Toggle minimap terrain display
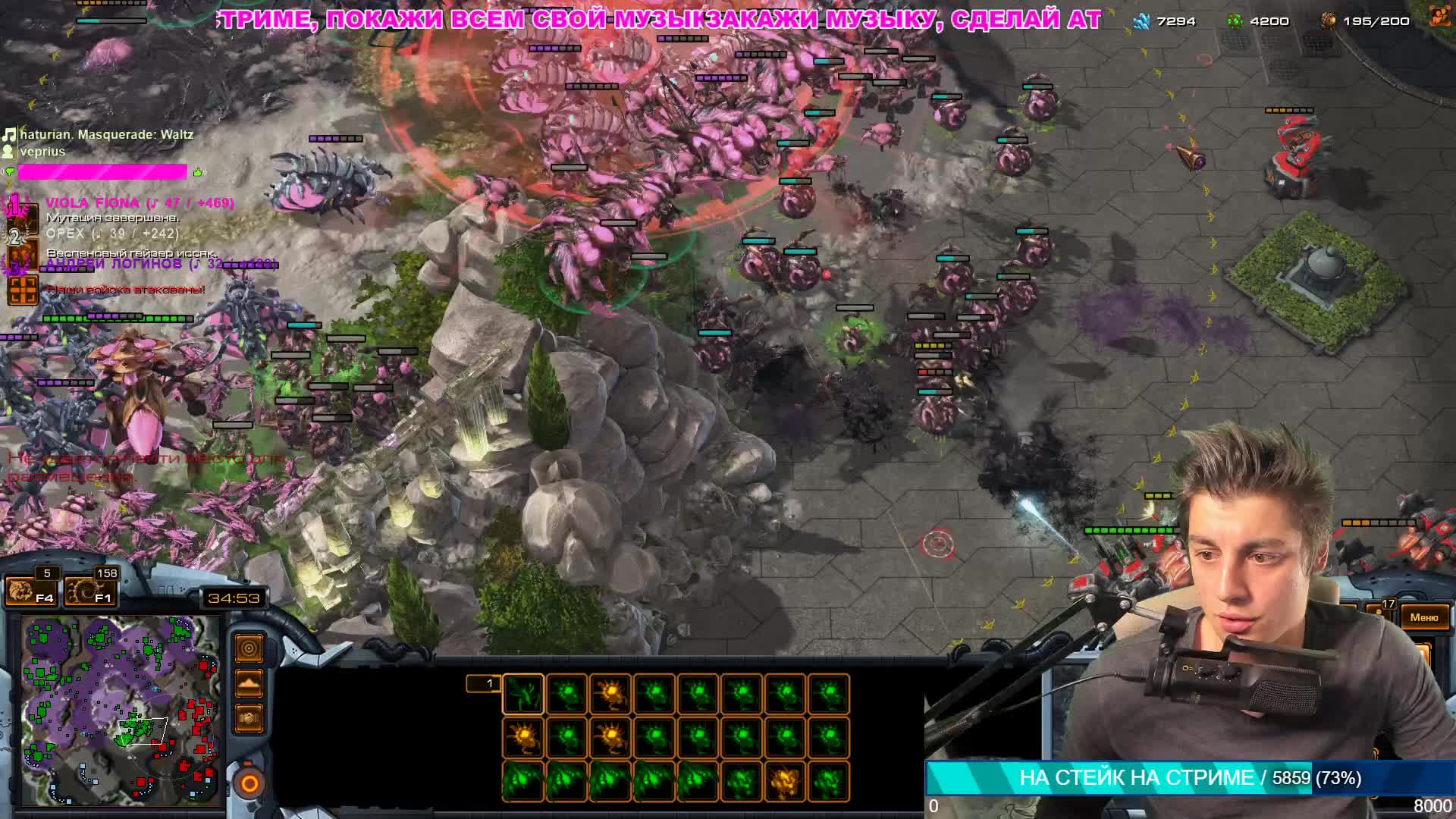 click(249, 683)
